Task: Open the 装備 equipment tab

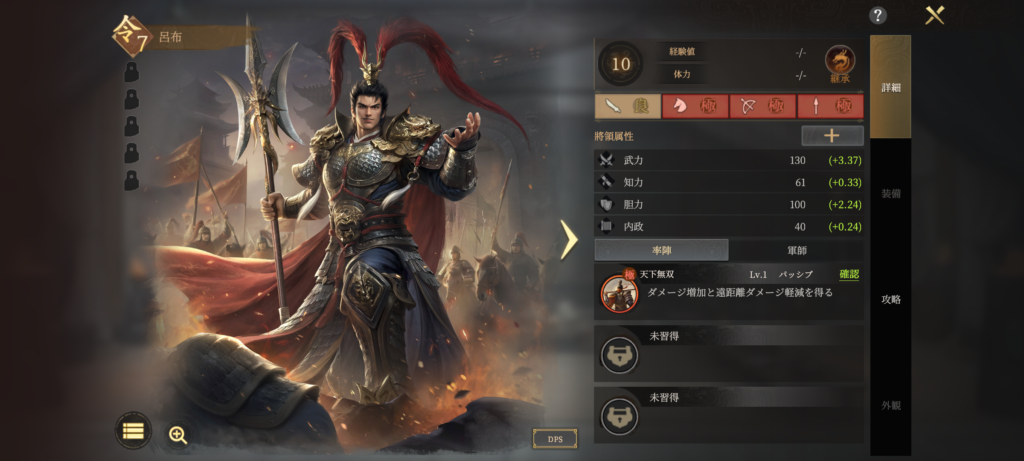Action: coord(890,193)
